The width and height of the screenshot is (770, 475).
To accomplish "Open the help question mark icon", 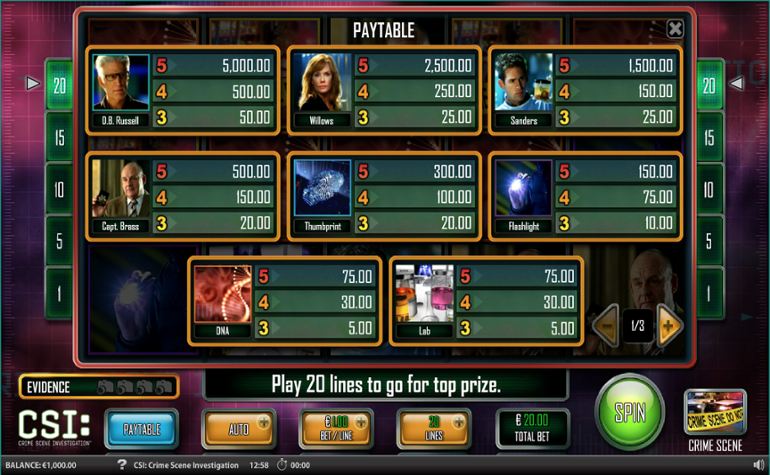I will [121, 465].
